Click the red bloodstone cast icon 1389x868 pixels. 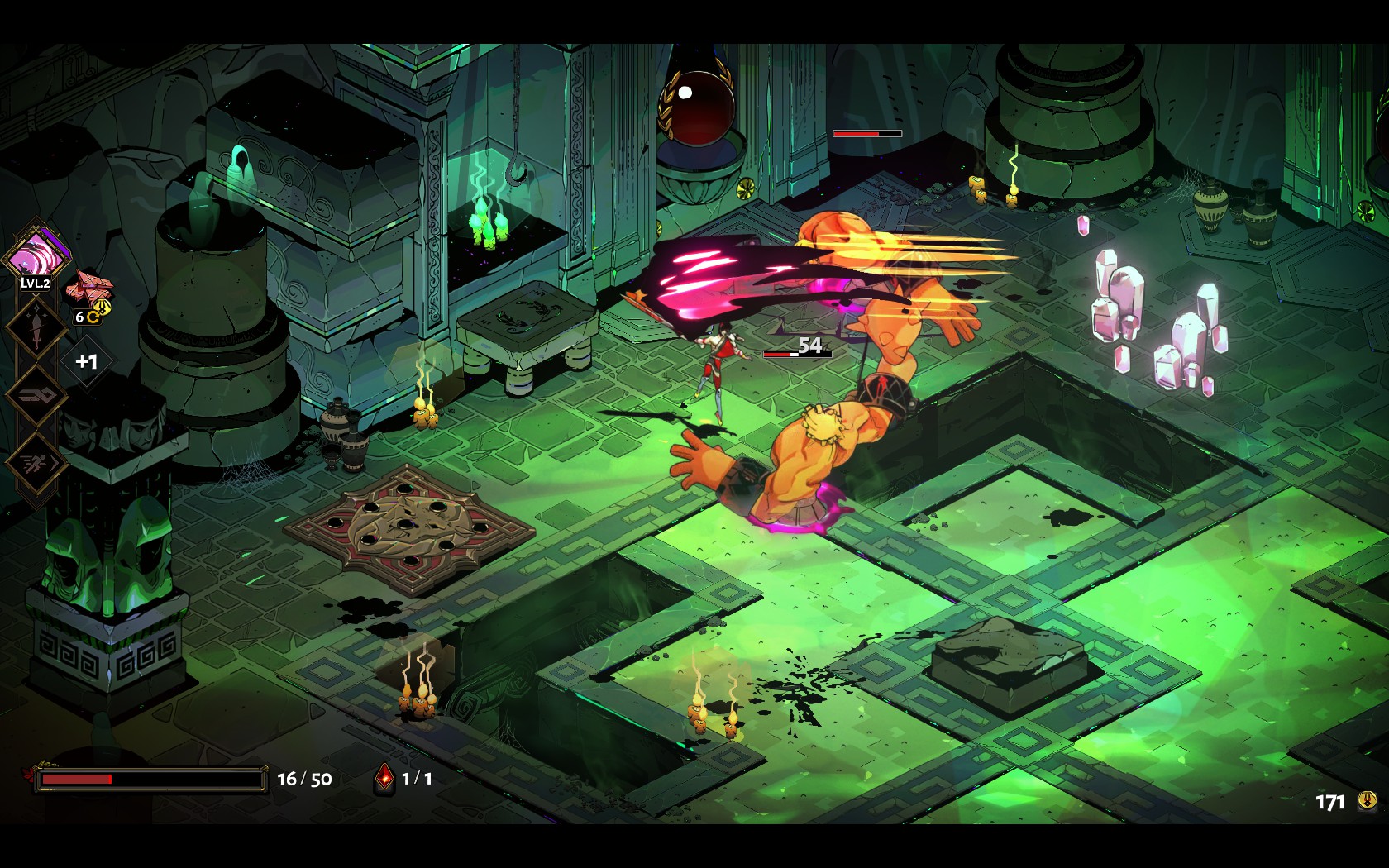tap(384, 778)
